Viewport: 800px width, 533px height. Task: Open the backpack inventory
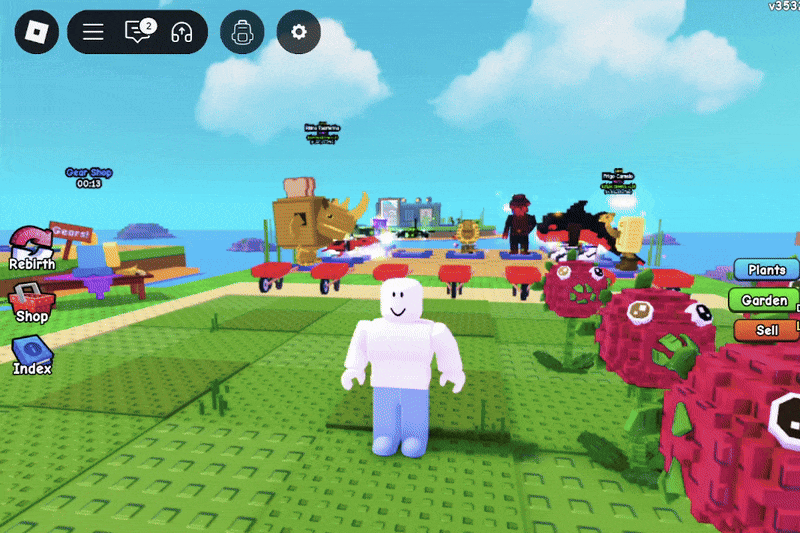pyautogui.click(x=241, y=32)
